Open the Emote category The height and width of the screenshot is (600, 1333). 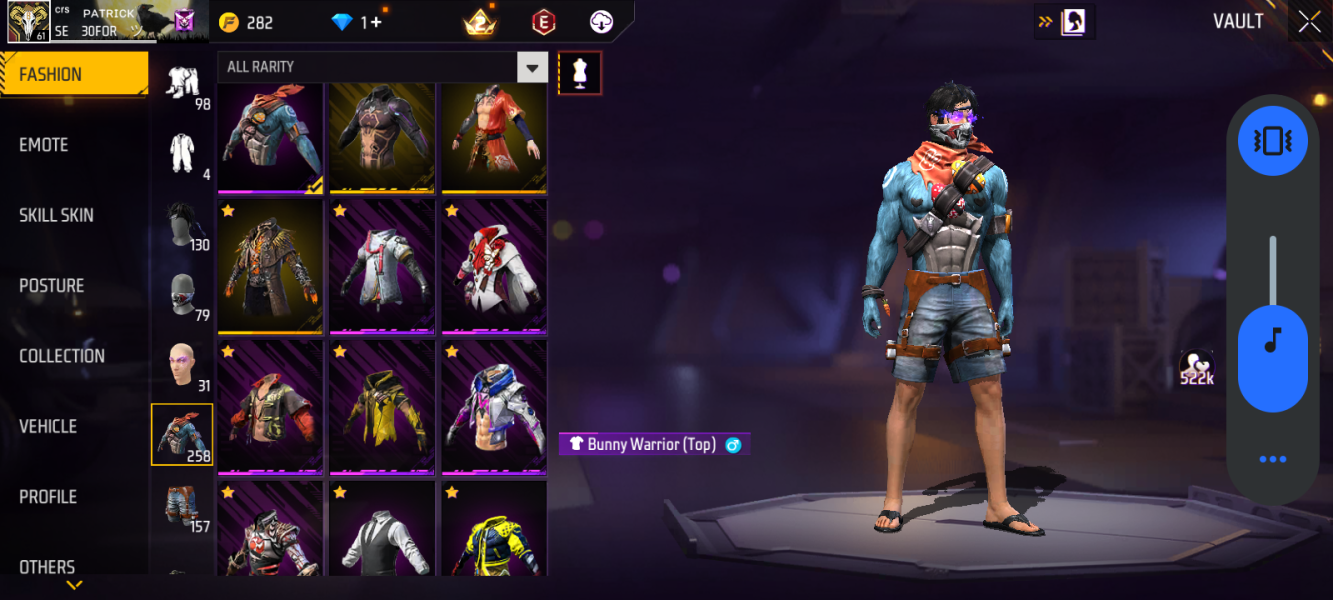click(x=44, y=145)
